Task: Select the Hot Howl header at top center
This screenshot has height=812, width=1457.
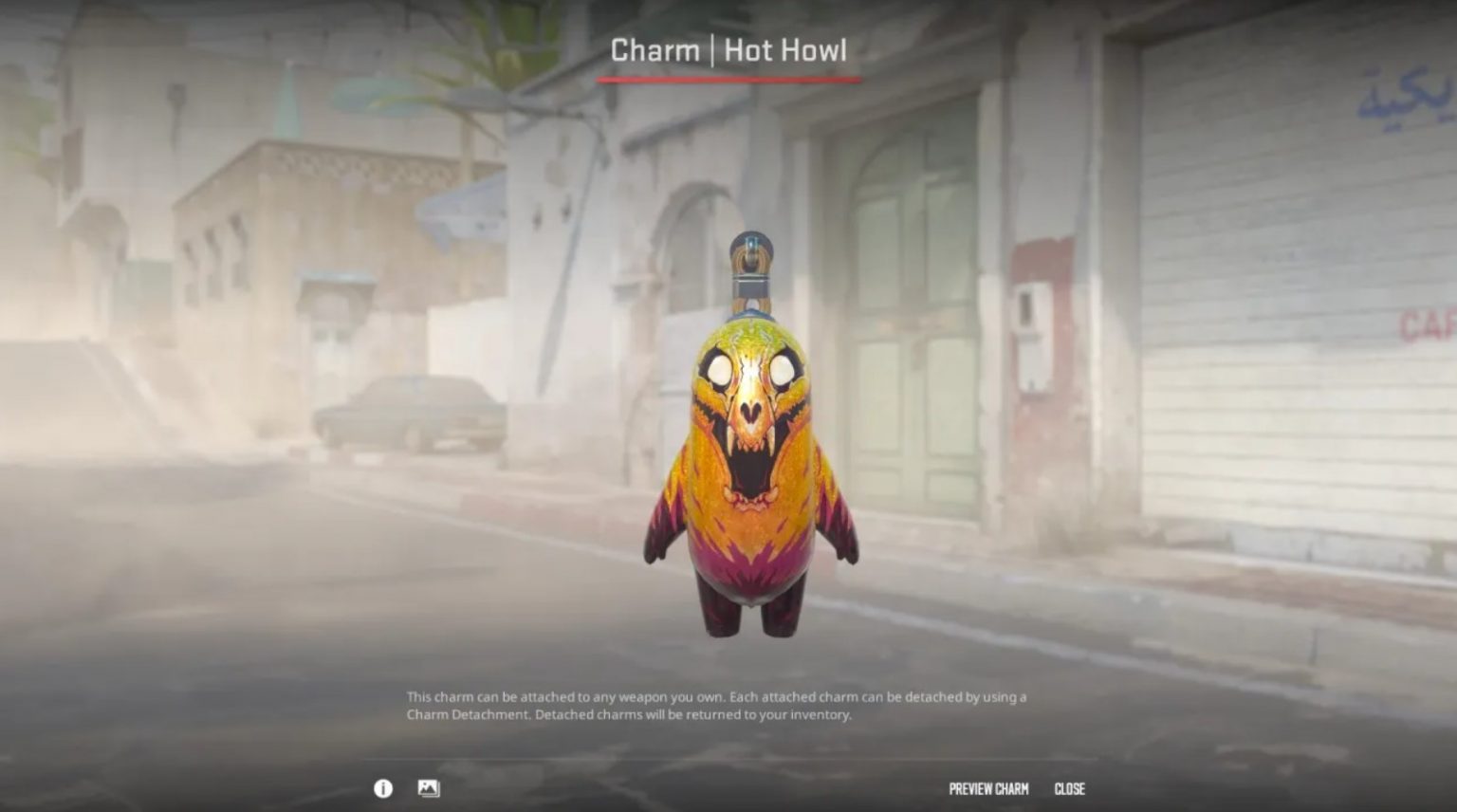Action: pyautogui.click(x=728, y=51)
